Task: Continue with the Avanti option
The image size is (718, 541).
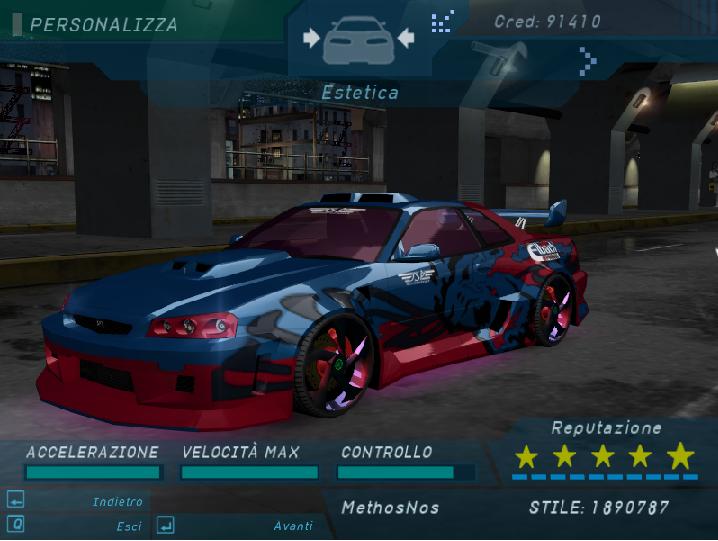Action: [292, 525]
